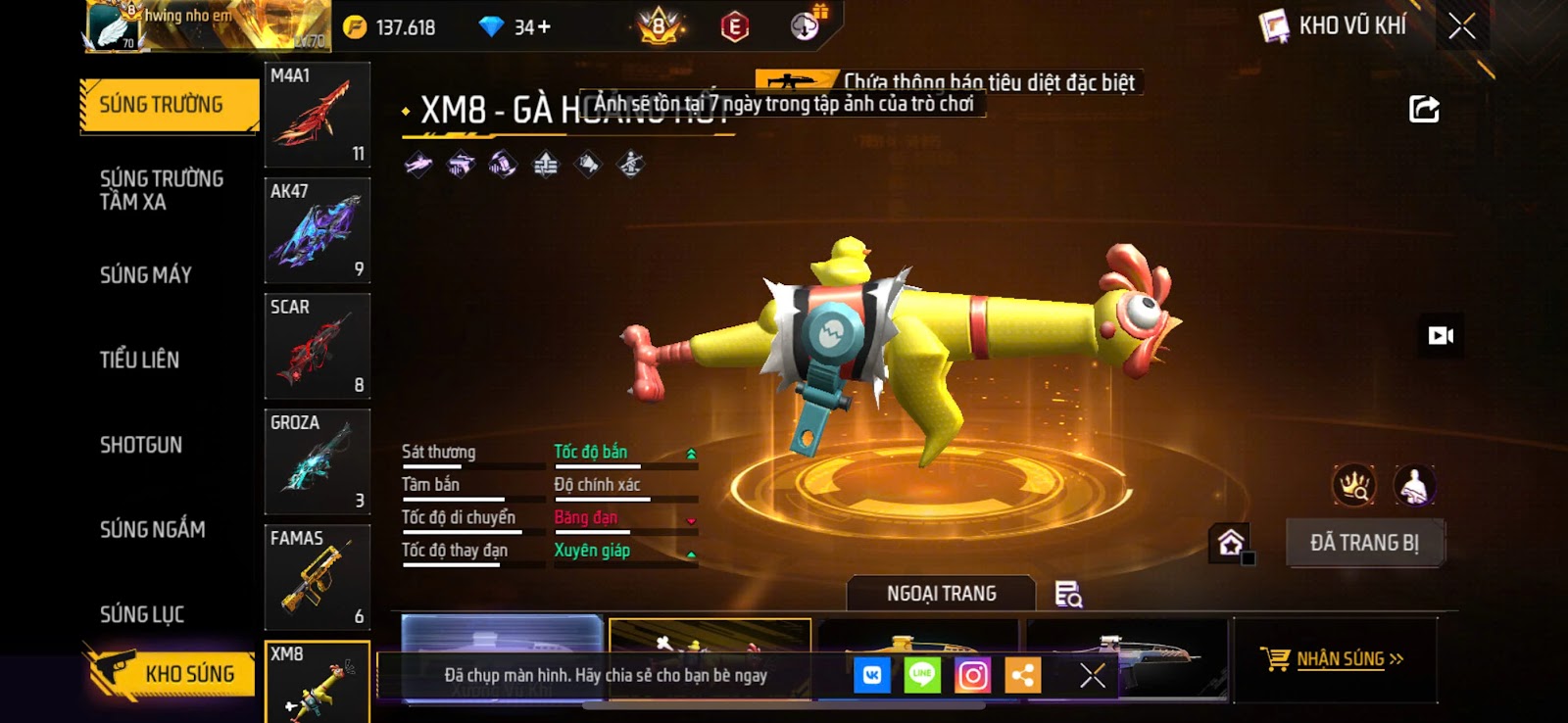Viewport: 1568px width, 723px height.
Task: Choose the TIỂU LIÊN category
Action: pyautogui.click(x=139, y=360)
